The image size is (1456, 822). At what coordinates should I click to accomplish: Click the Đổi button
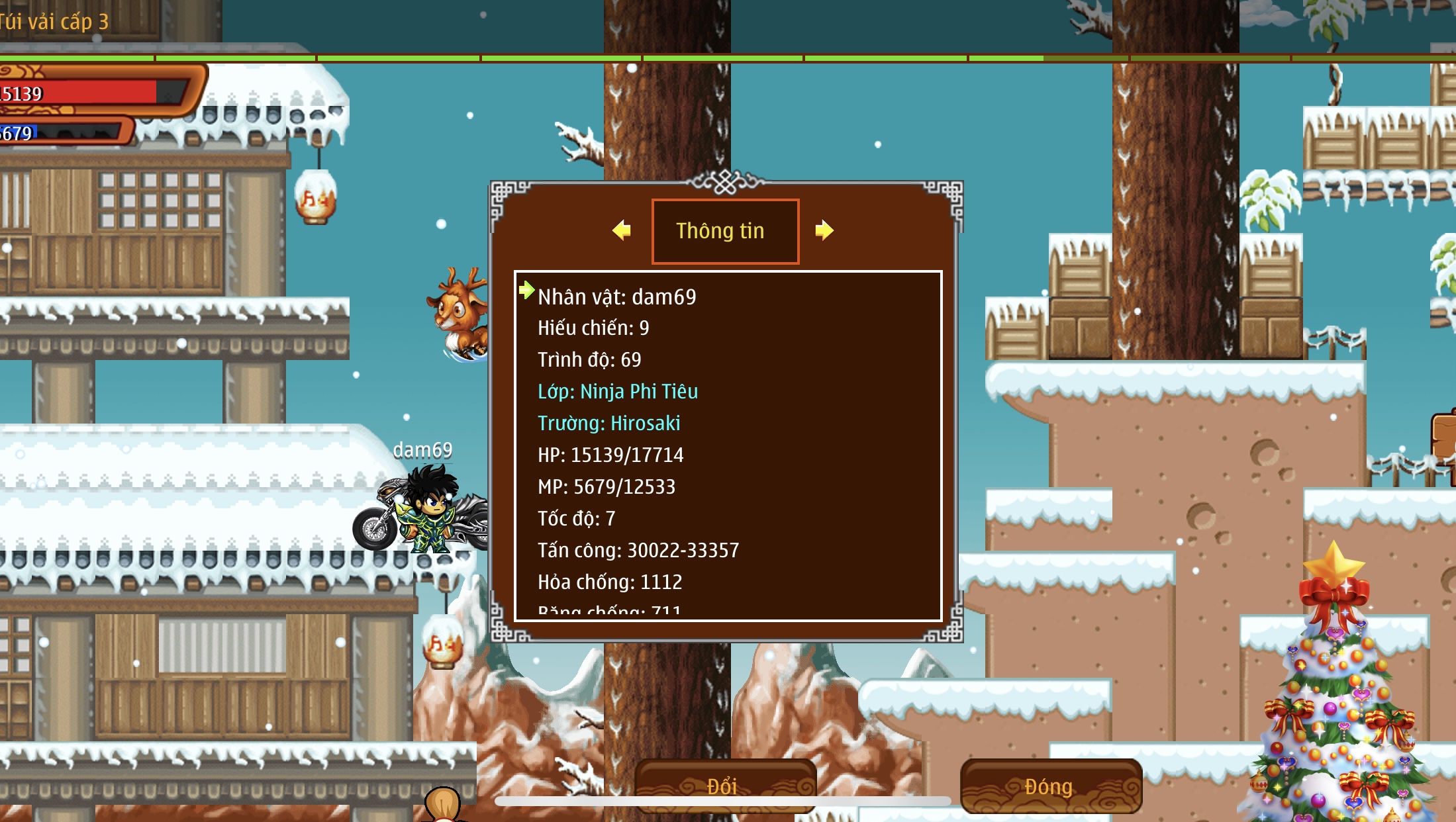[724, 786]
